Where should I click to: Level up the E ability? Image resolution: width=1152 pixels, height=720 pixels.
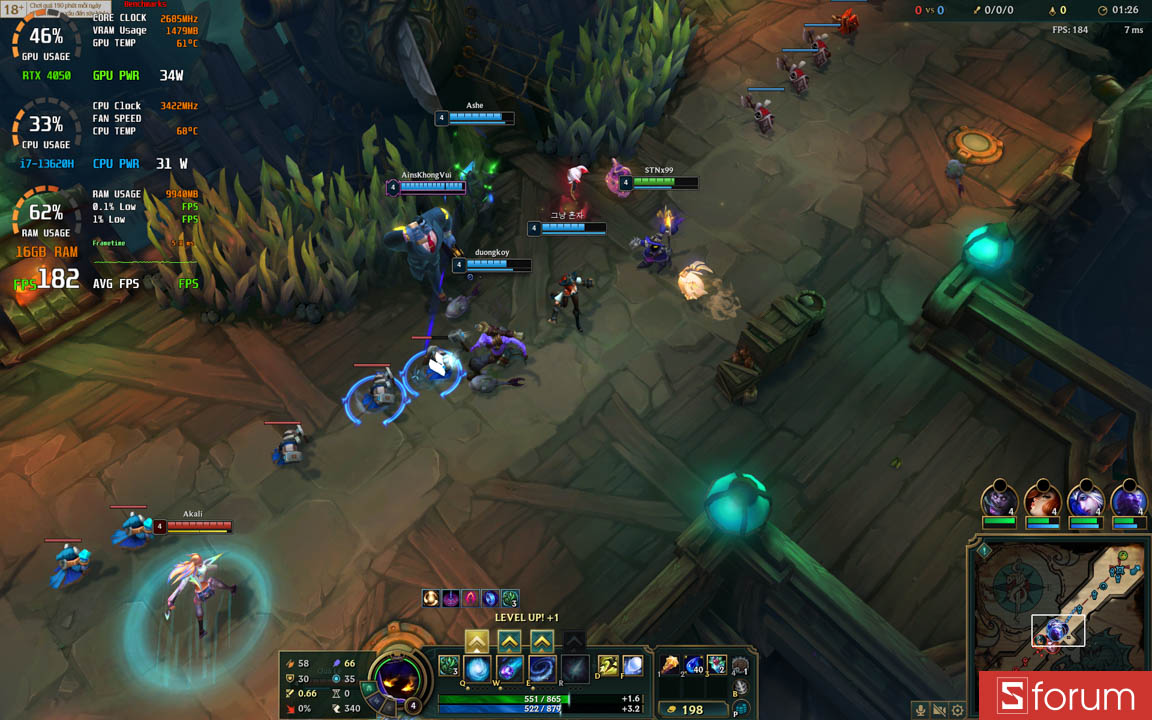pos(542,641)
